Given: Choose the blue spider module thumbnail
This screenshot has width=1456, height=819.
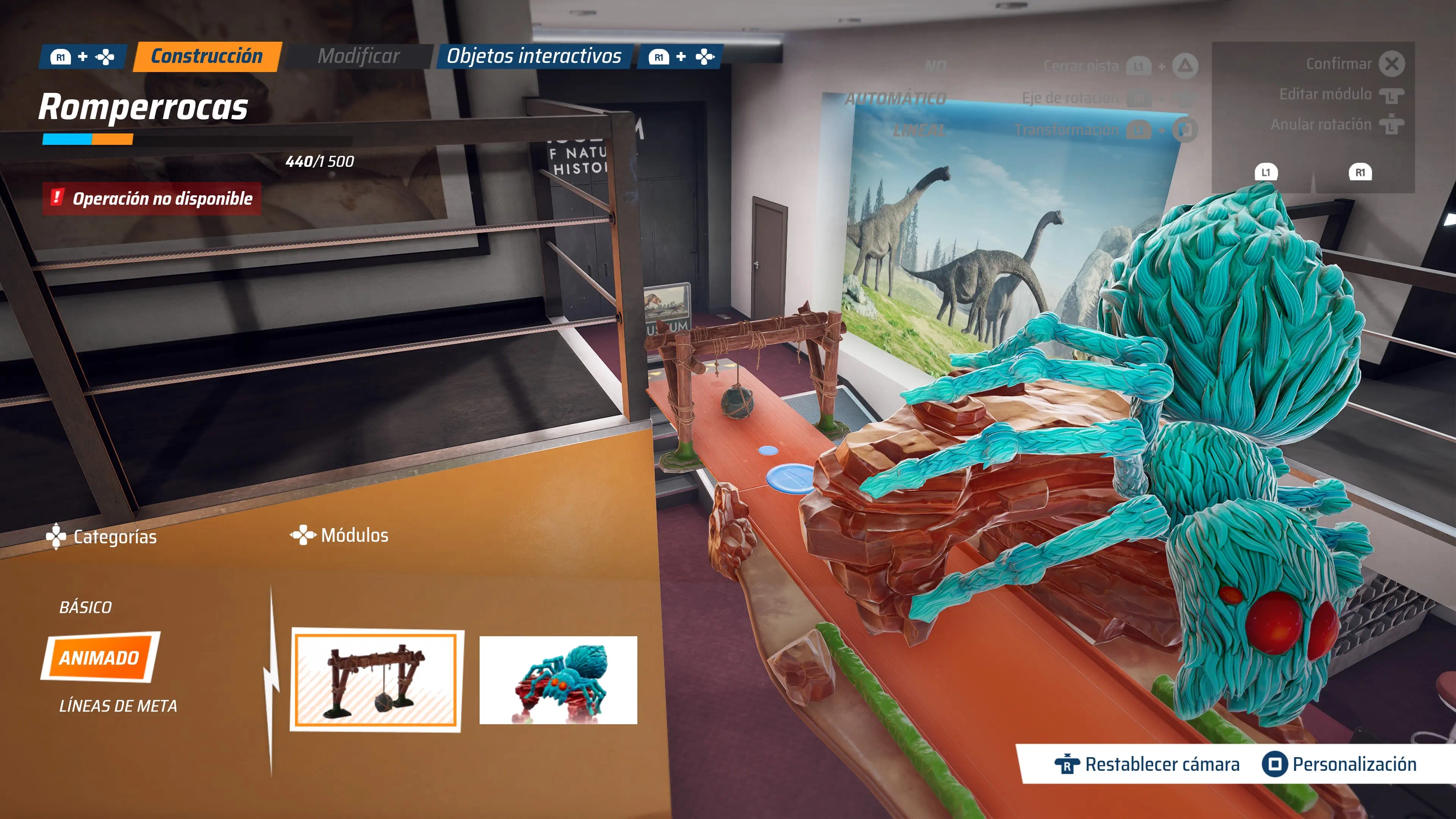Looking at the screenshot, I should (558, 680).
